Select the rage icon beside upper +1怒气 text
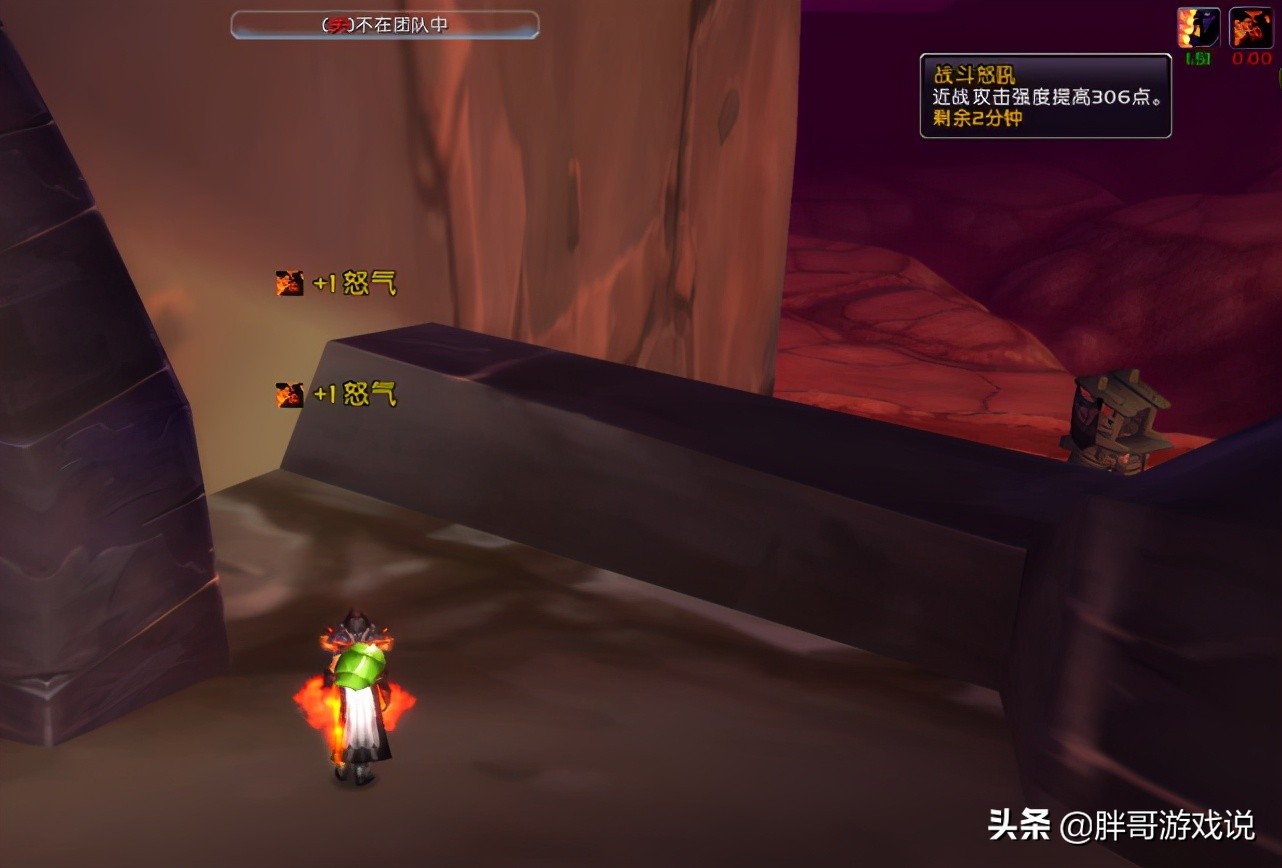The image size is (1282, 868). pyautogui.click(x=289, y=282)
